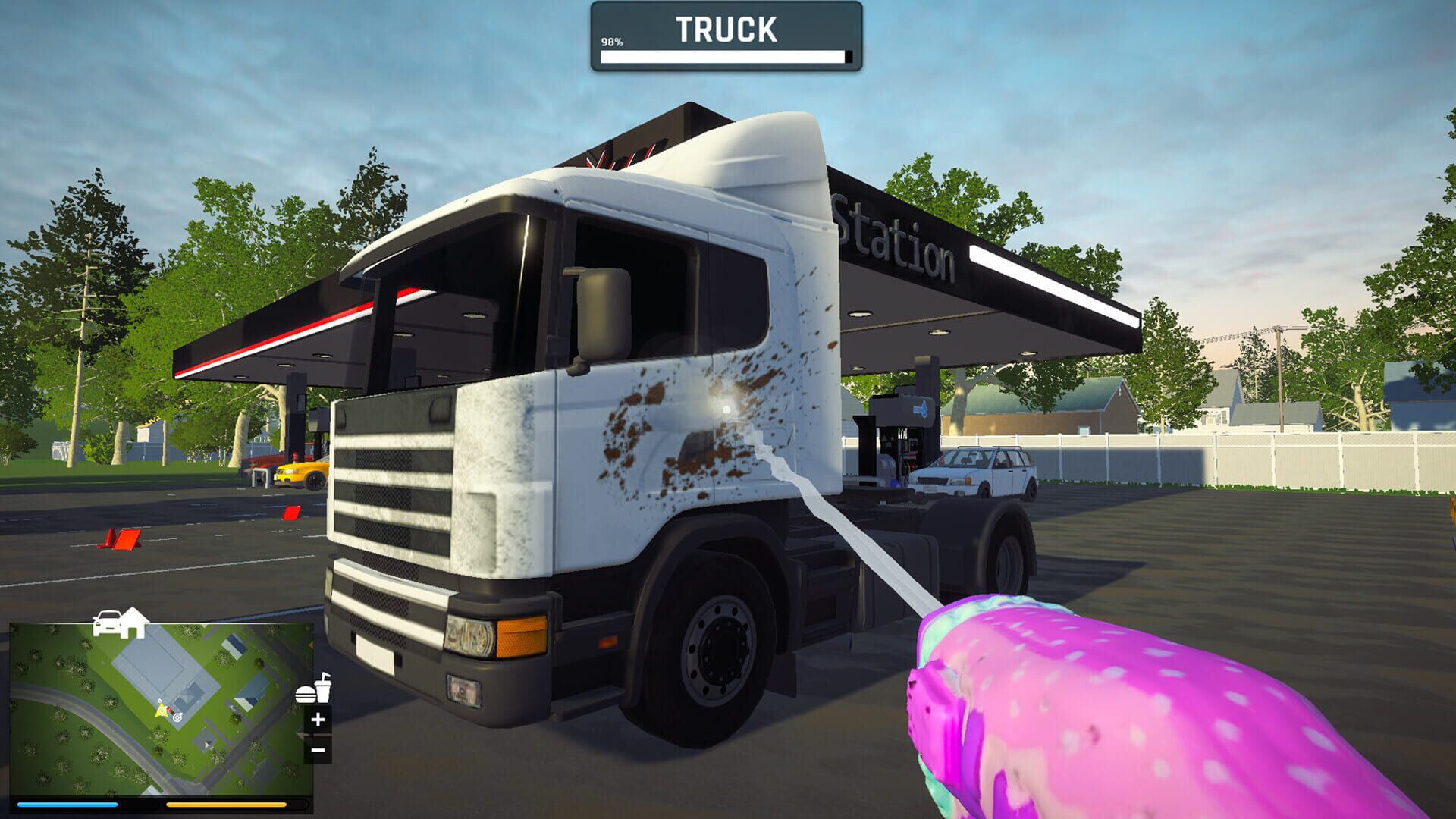
Task: Toggle the car view mode on the minimap header
Action: tap(108, 622)
